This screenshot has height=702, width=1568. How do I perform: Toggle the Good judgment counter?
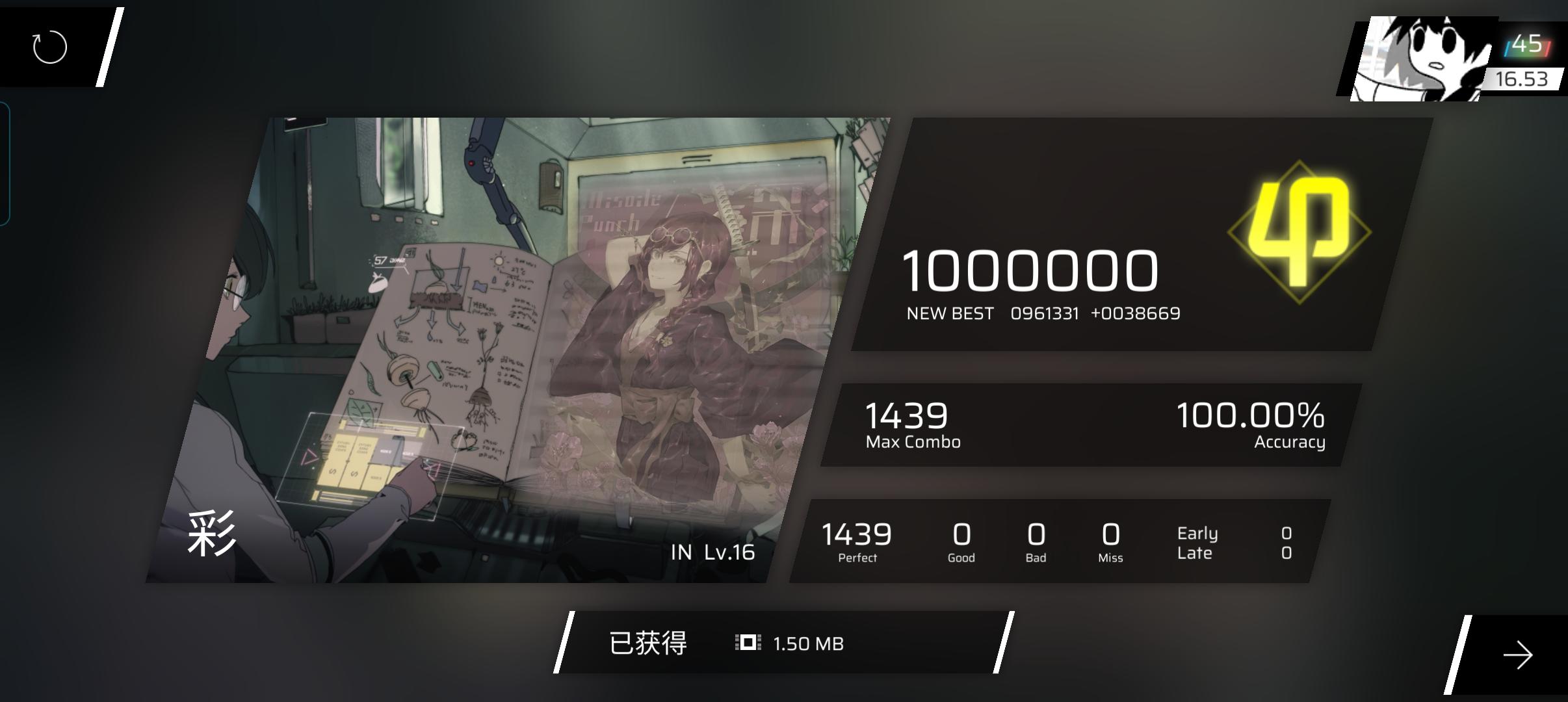tap(960, 541)
